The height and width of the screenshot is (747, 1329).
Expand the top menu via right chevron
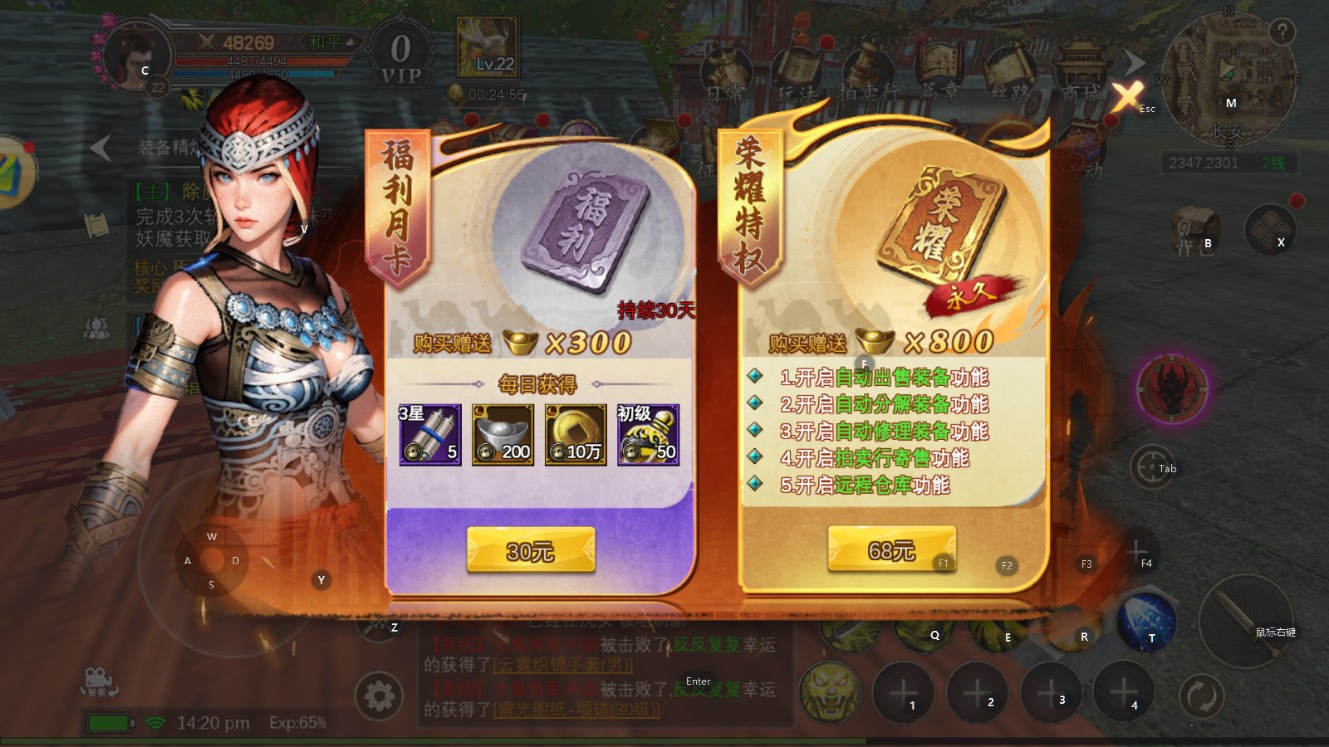pos(1132,62)
